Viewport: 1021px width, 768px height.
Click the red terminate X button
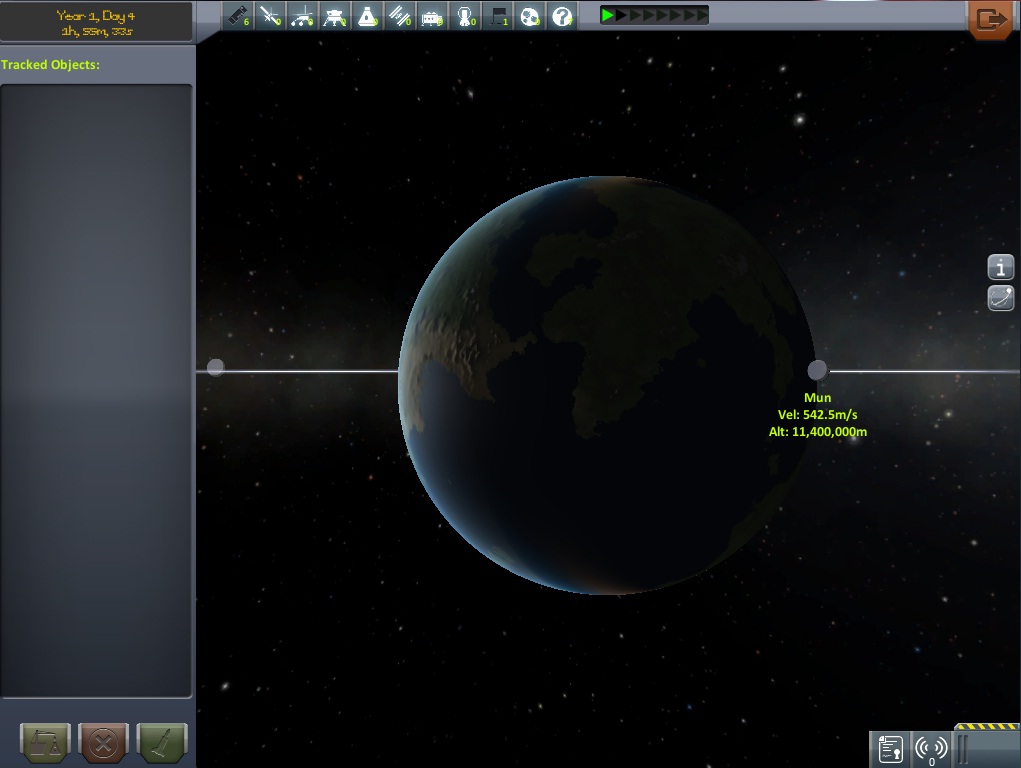[x=103, y=744]
